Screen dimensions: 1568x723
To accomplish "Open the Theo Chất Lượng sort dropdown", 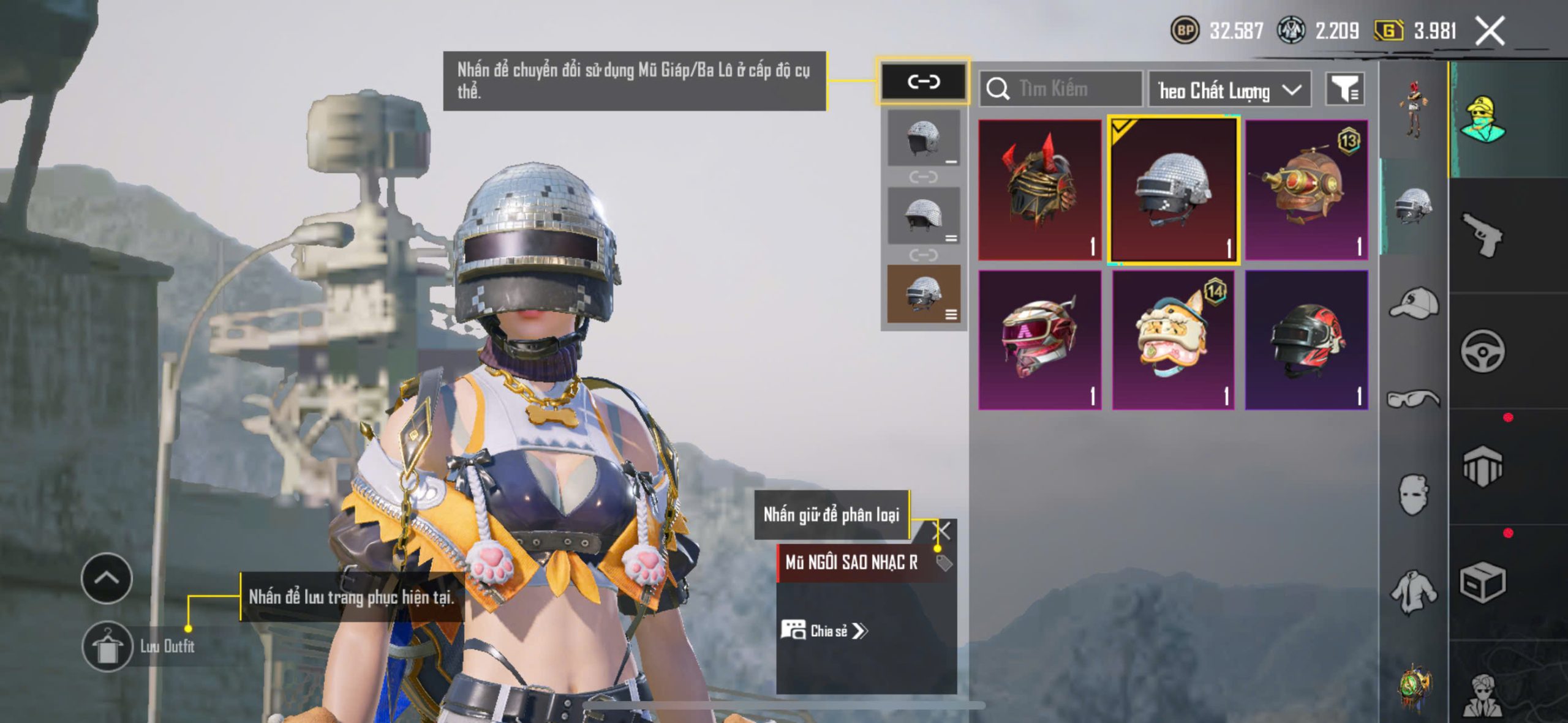I will [1229, 91].
